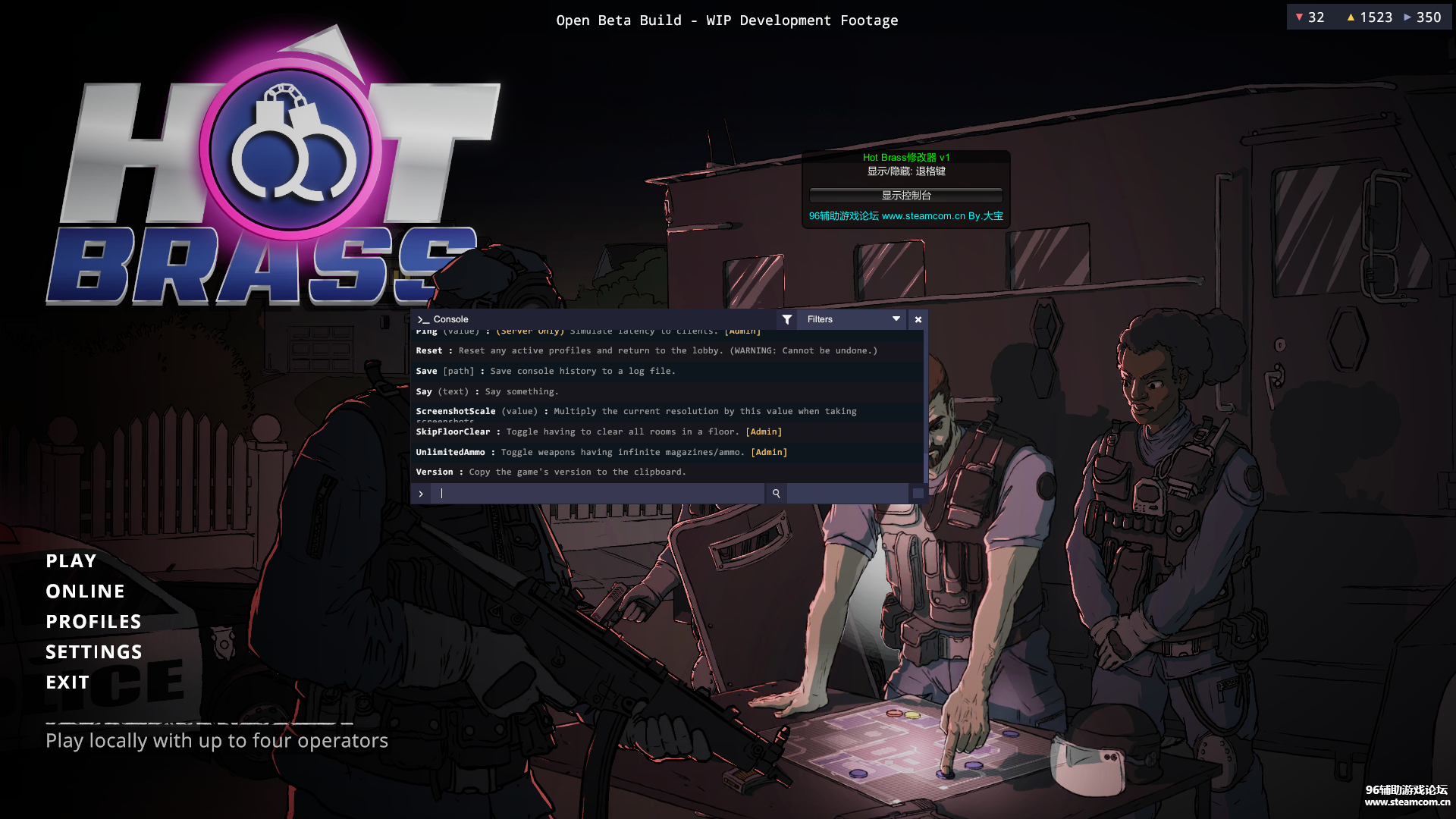Screen dimensions: 1456x819
Task: Open the SETTINGS menu
Action: point(94,652)
